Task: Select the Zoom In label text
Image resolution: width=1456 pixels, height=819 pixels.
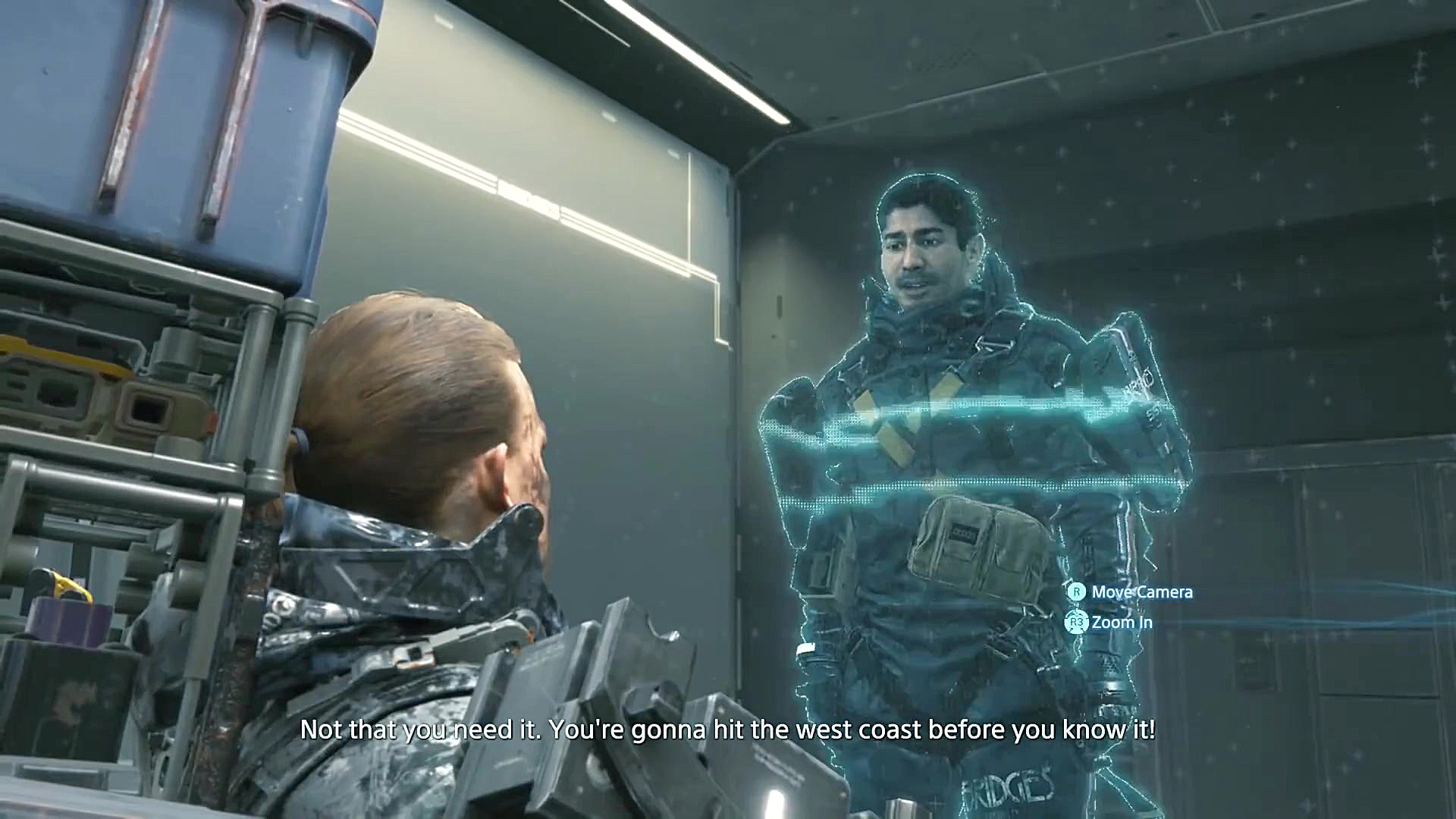Action: pos(1120,623)
